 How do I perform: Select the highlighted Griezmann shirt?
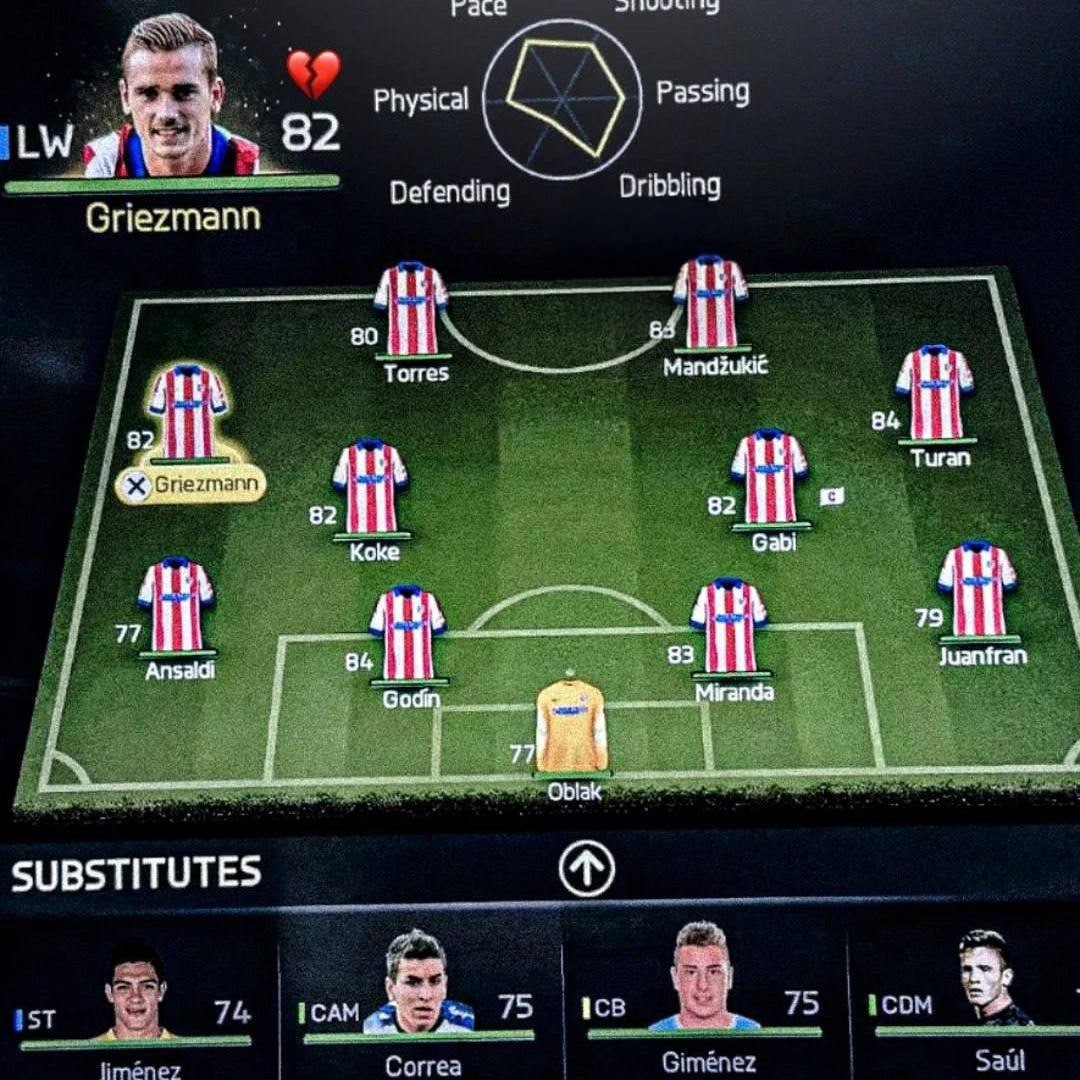188,412
